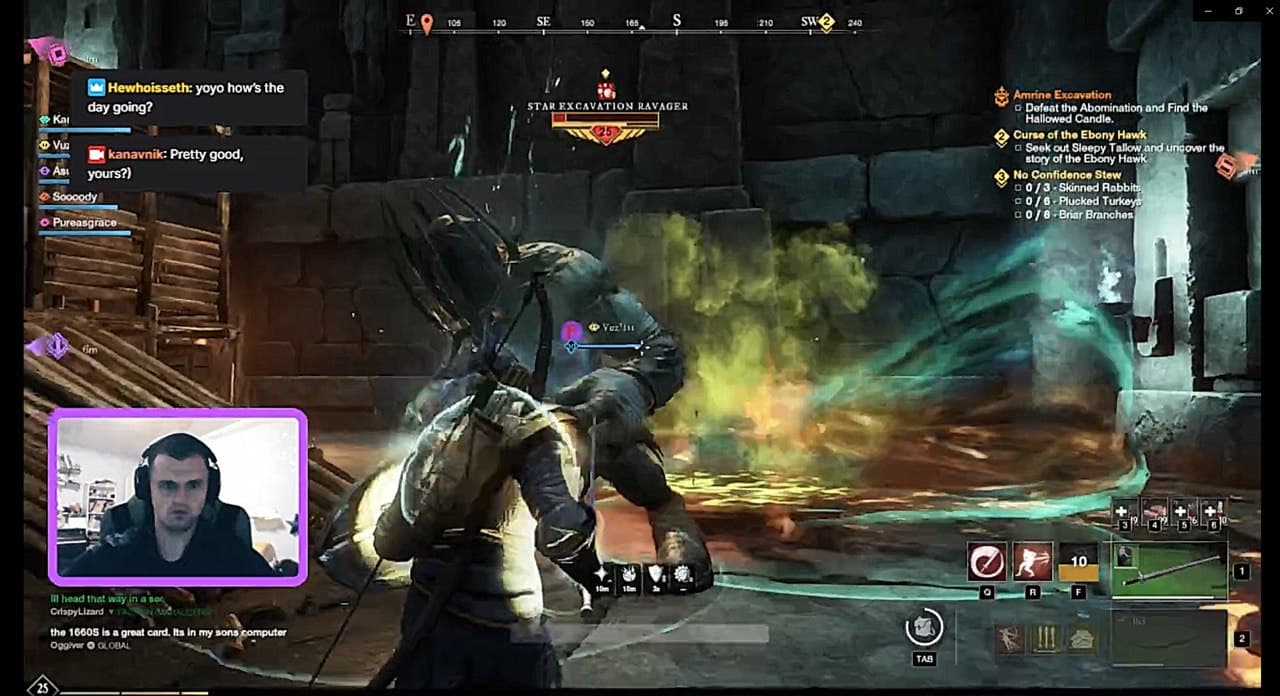The image size is (1280, 696).
Task: Select the Curse of the Ebony Hawk quest
Action: click(x=1079, y=135)
